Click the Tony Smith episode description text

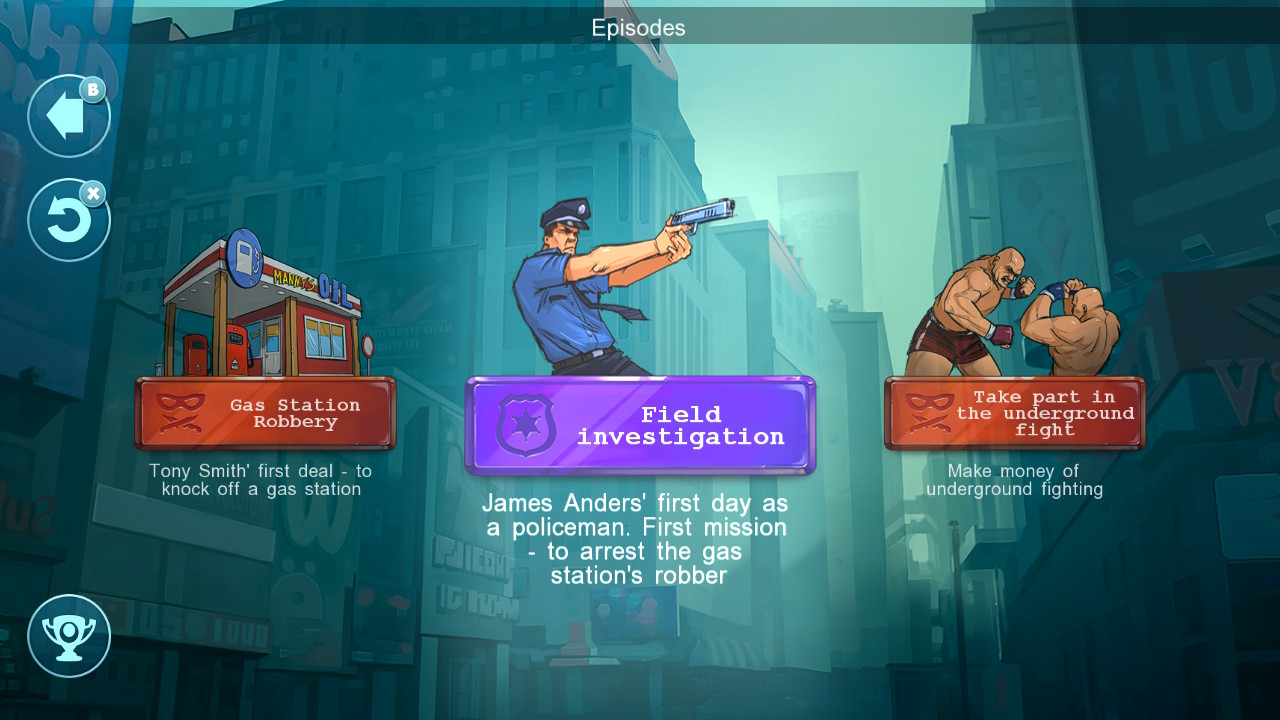pos(266,480)
